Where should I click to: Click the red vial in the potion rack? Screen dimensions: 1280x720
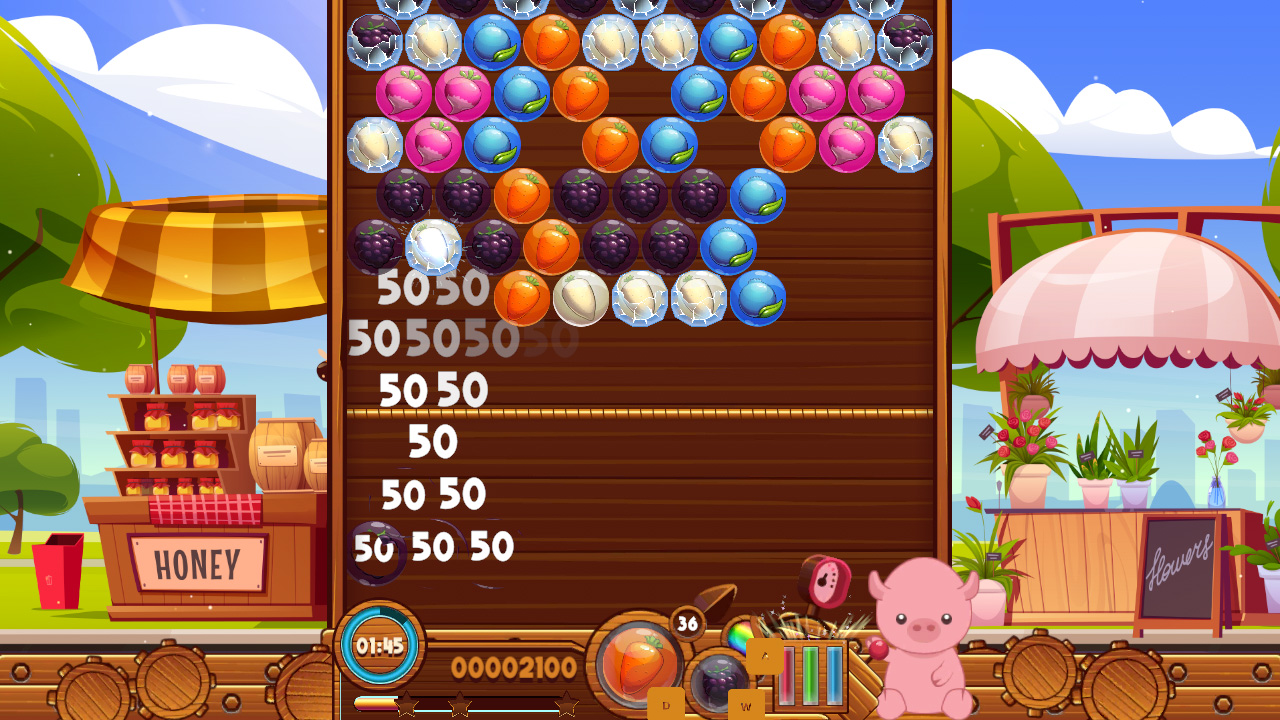(787, 675)
